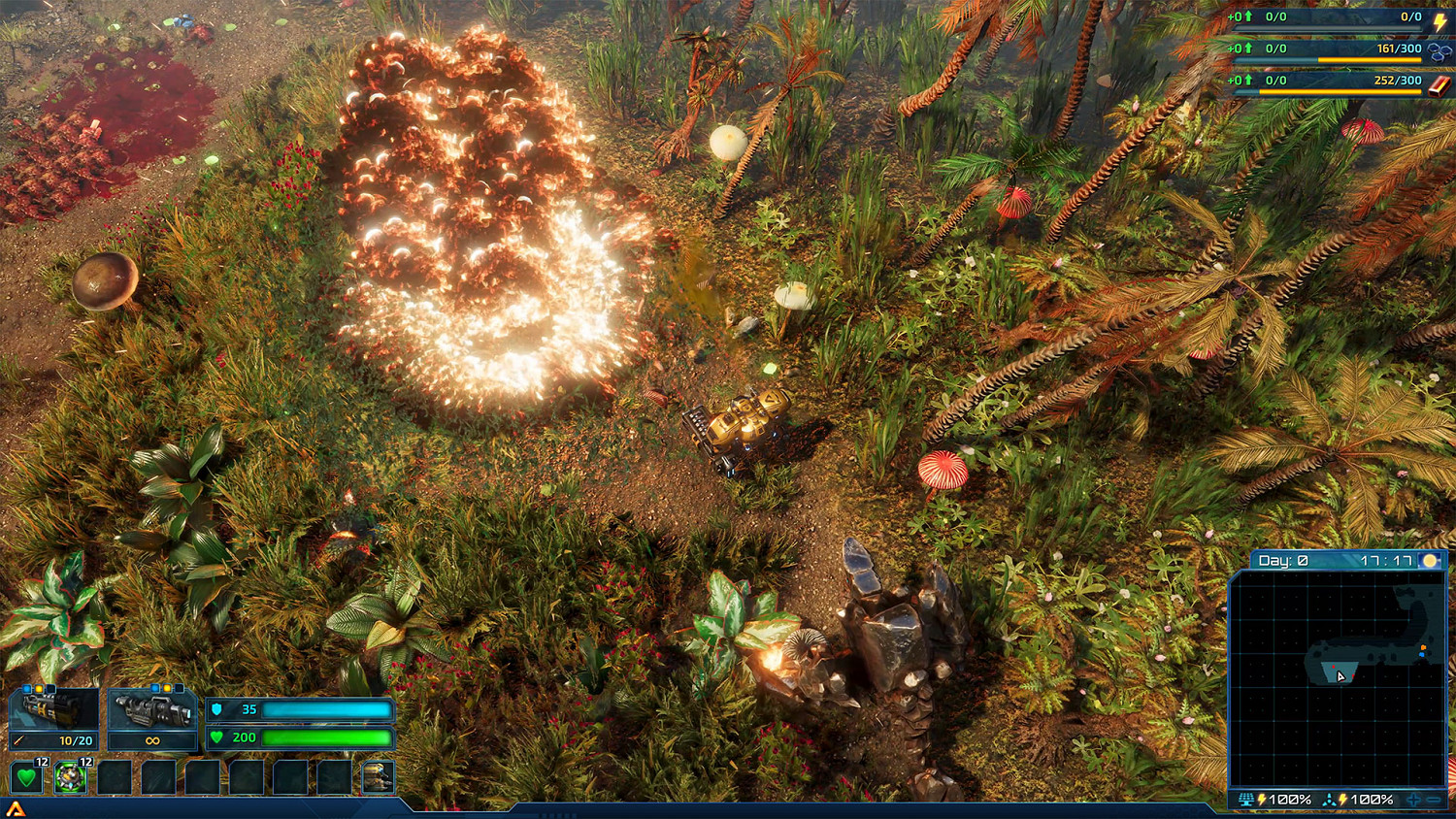This screenshot has width=1456, height=819.
Task: Click the 17:17 time display
Action: click(x=1387, y=561)
